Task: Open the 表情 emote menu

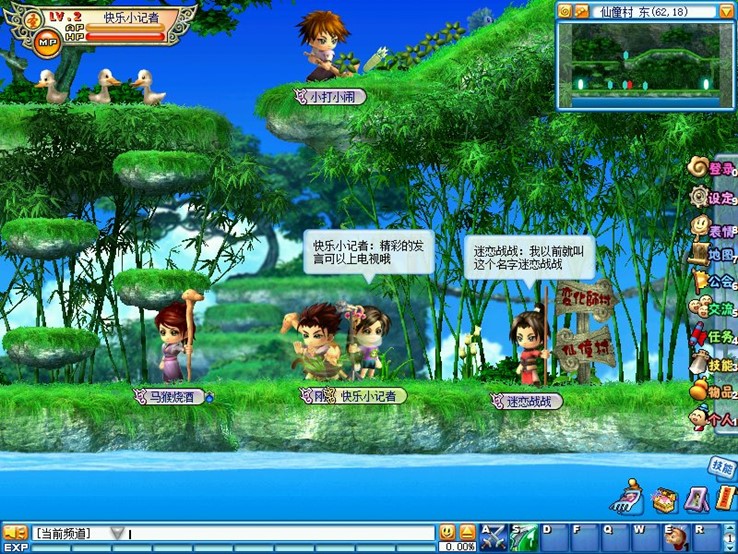Action: (x=714, y=226)
